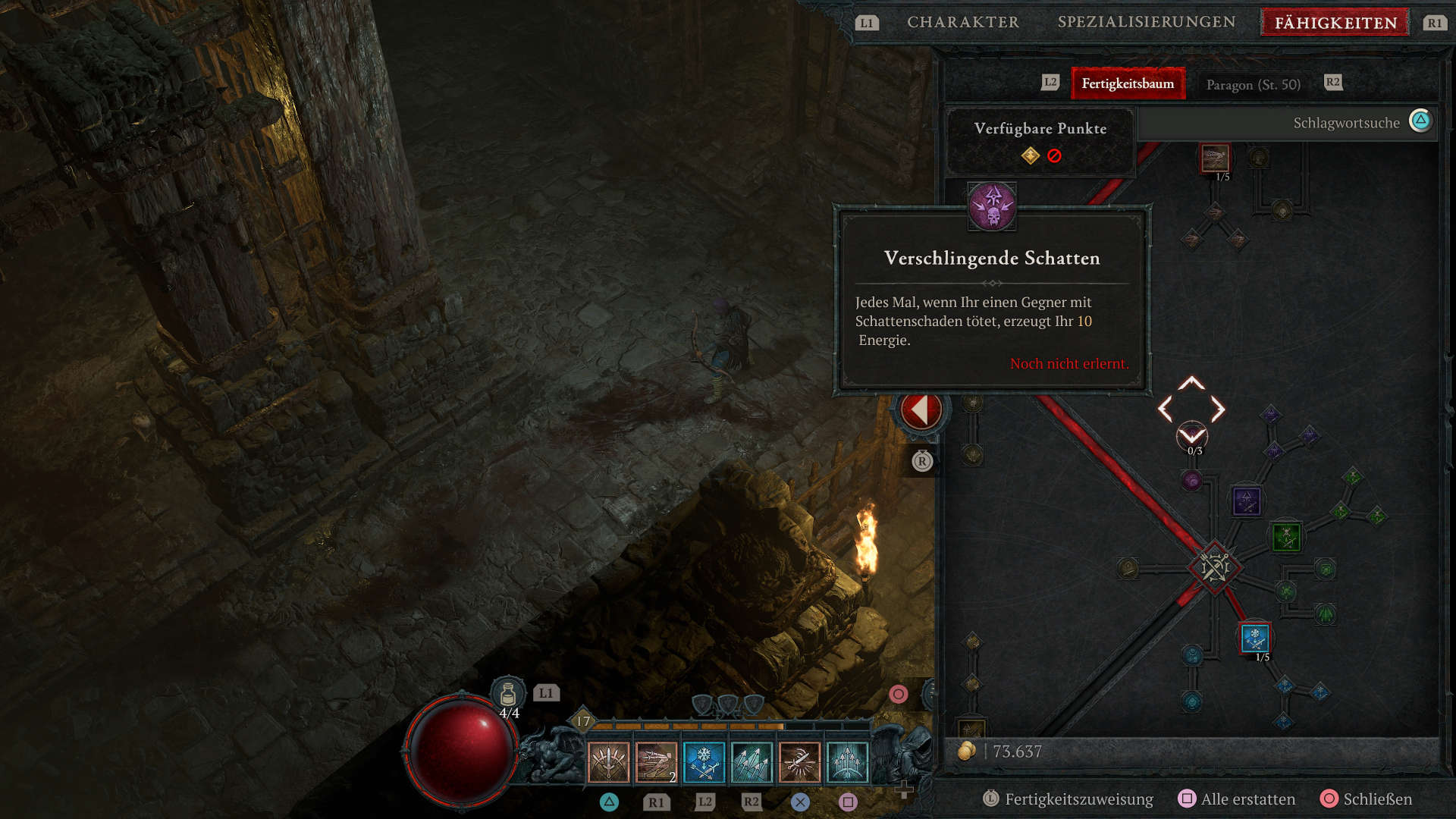
Task: Select the blue frost skill node 1/5
Action: [x=1255, y=638]
